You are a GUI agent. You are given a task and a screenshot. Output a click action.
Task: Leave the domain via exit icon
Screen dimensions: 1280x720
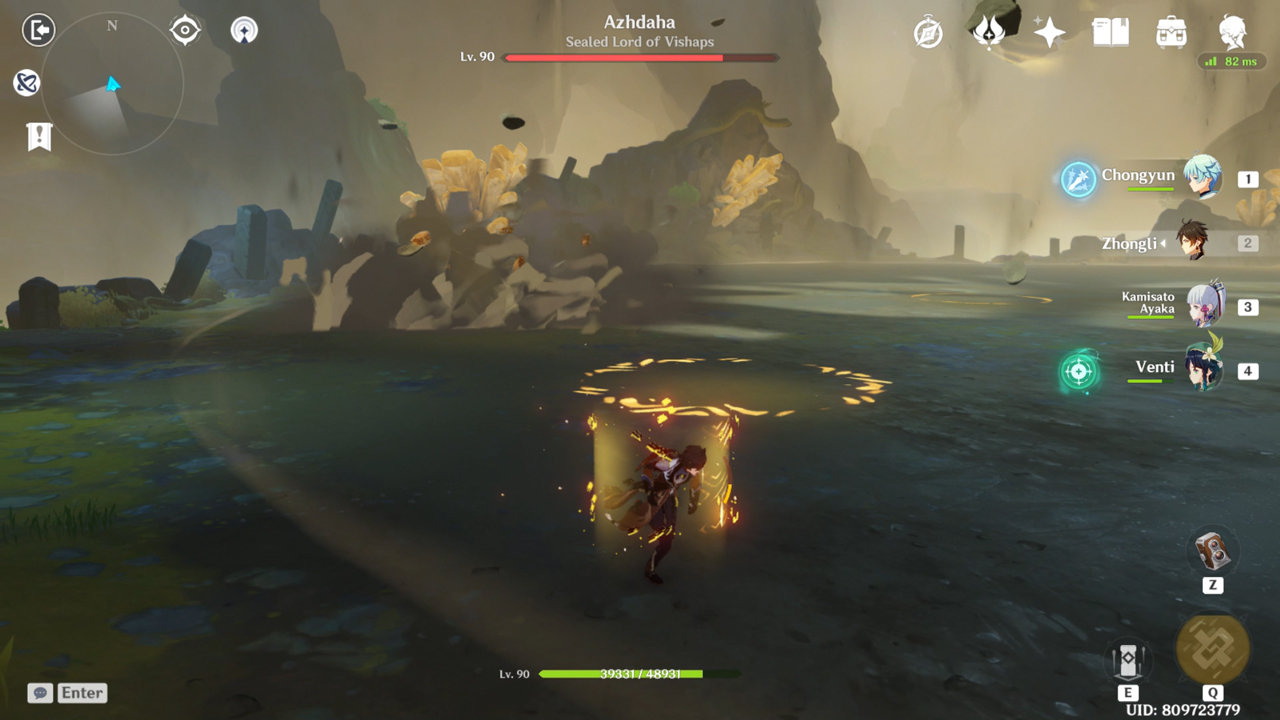point(38,30)
